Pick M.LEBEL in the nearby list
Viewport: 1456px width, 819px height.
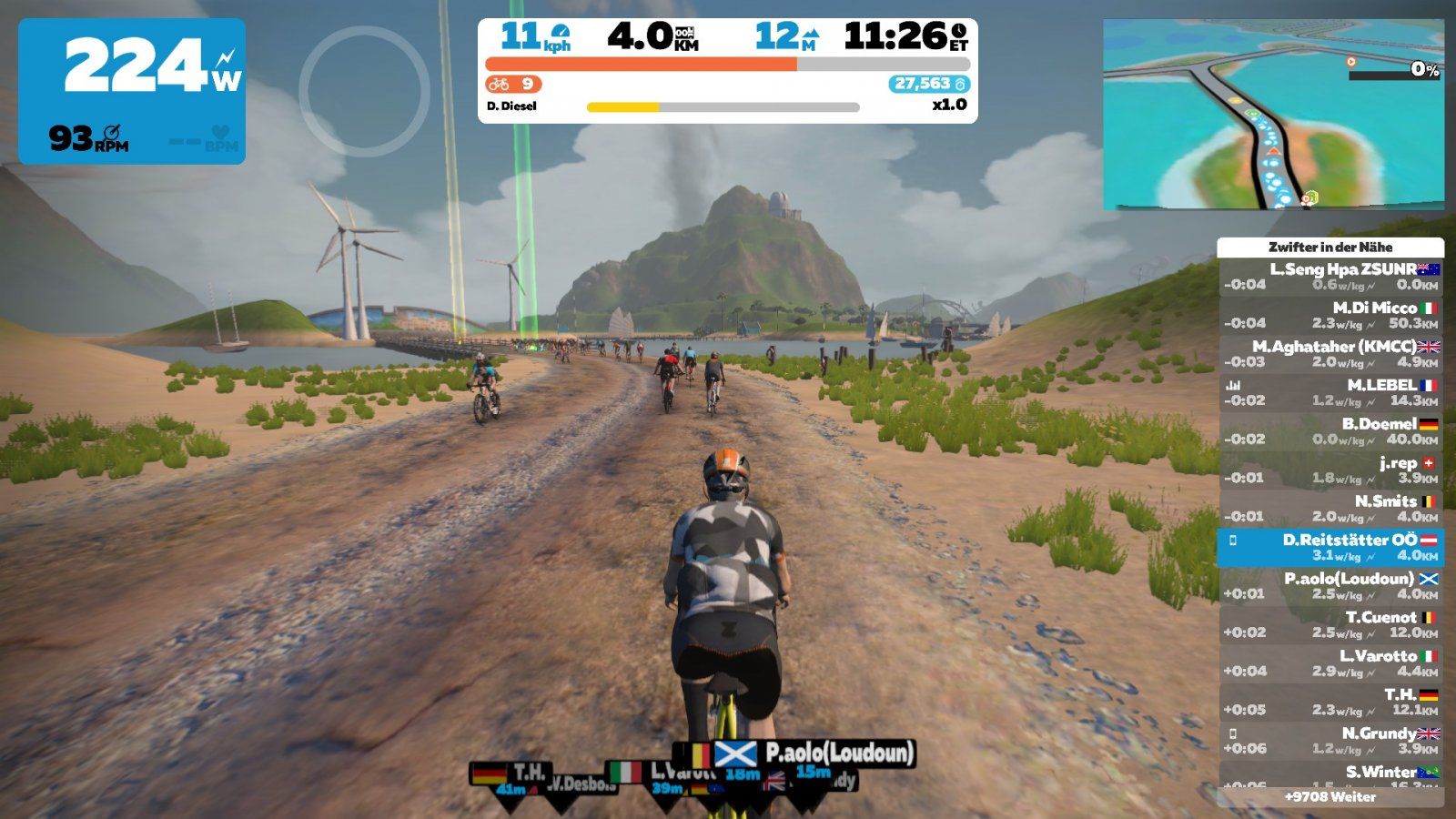(x=1330, y=392)
